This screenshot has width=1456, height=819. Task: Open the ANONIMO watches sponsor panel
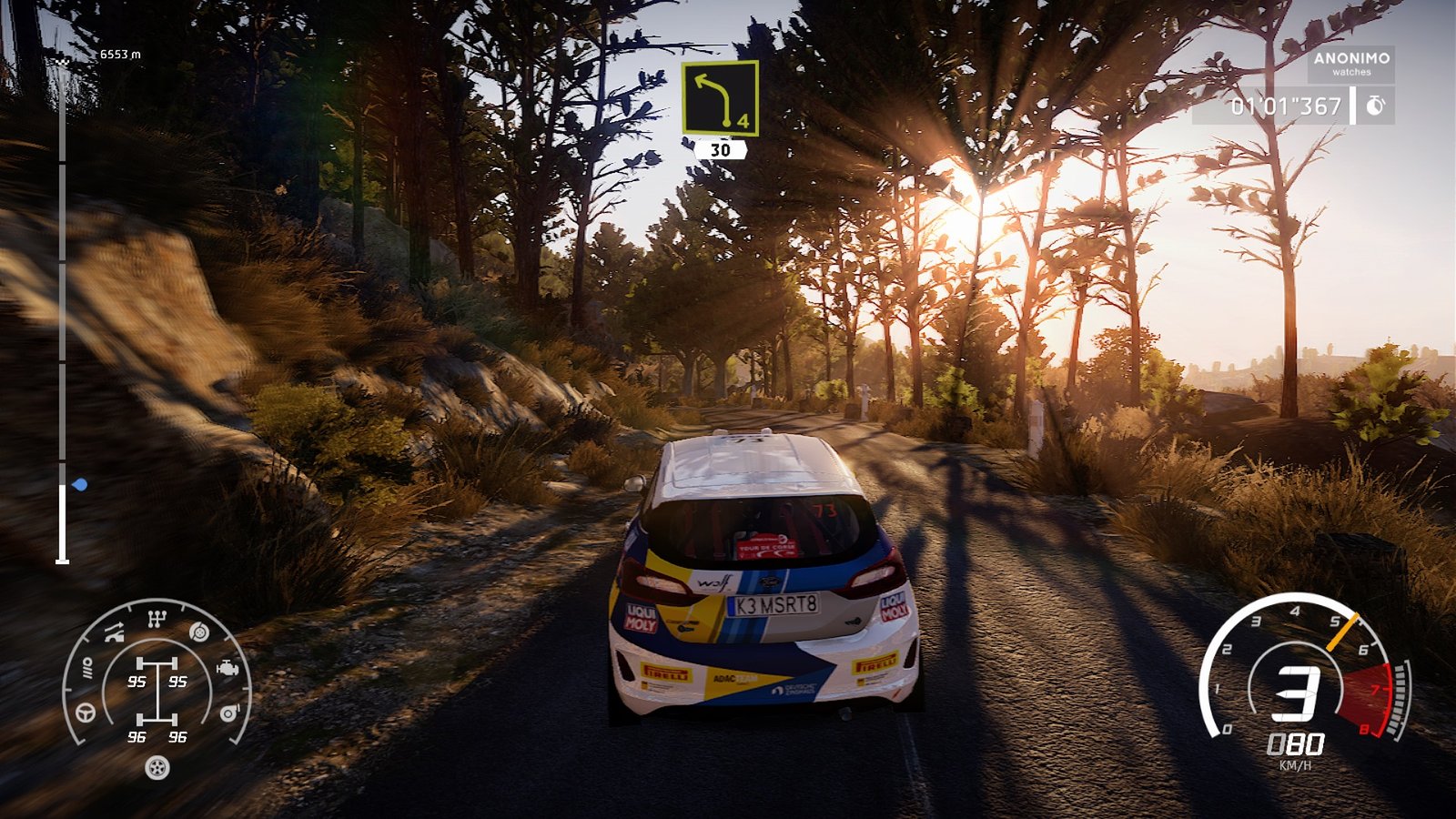[x=1350, y=61]
